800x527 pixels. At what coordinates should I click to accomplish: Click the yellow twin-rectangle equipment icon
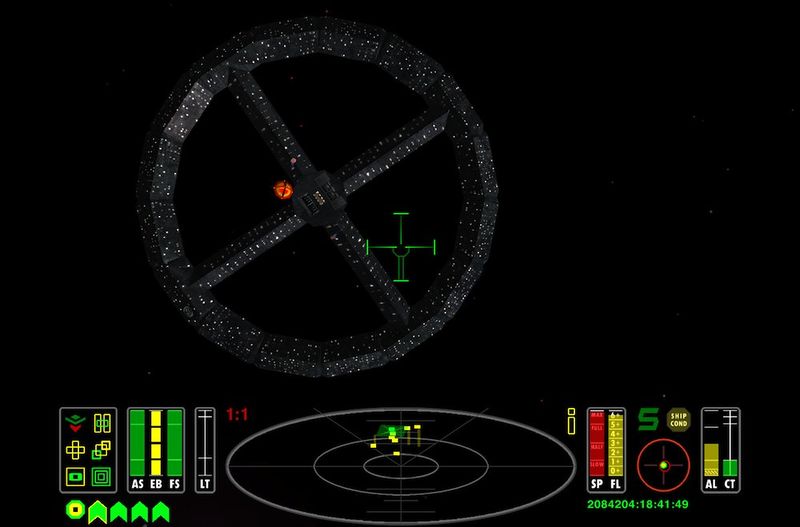(x=100, y=423)
